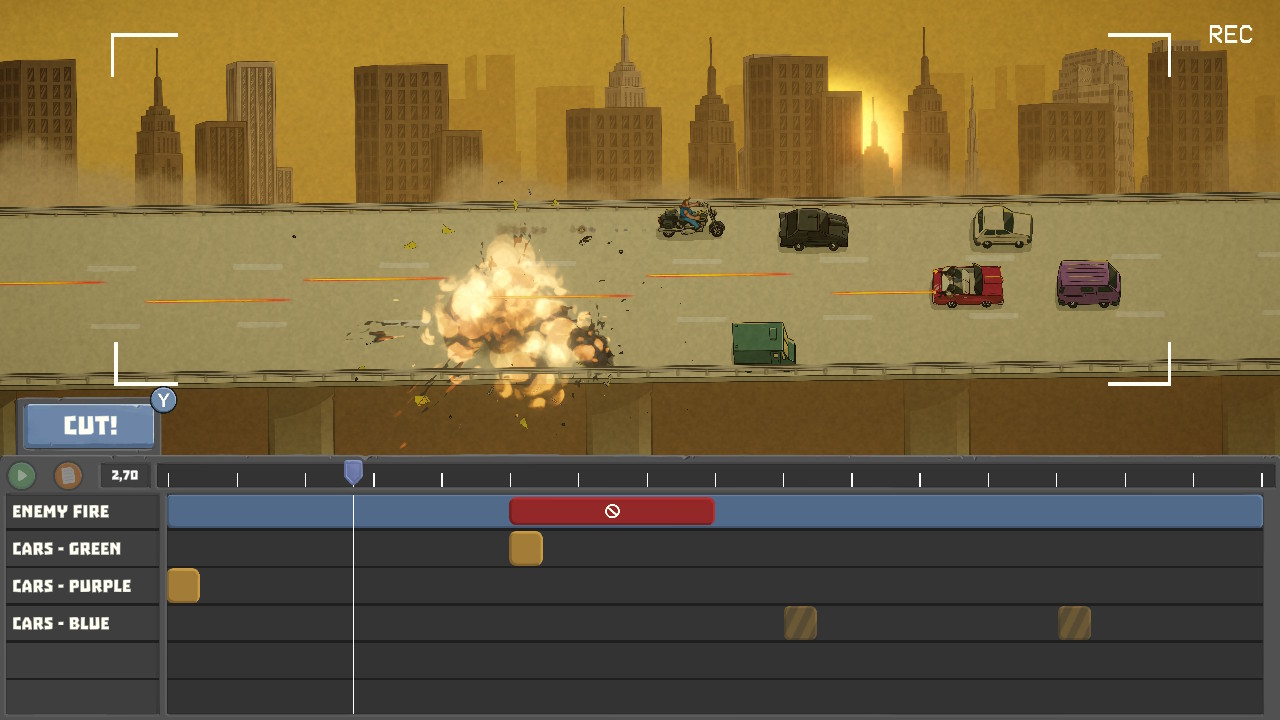Toggle the second striped keyframe on Cars - Blue
1280x720 pixels.
click(1073, 622)
